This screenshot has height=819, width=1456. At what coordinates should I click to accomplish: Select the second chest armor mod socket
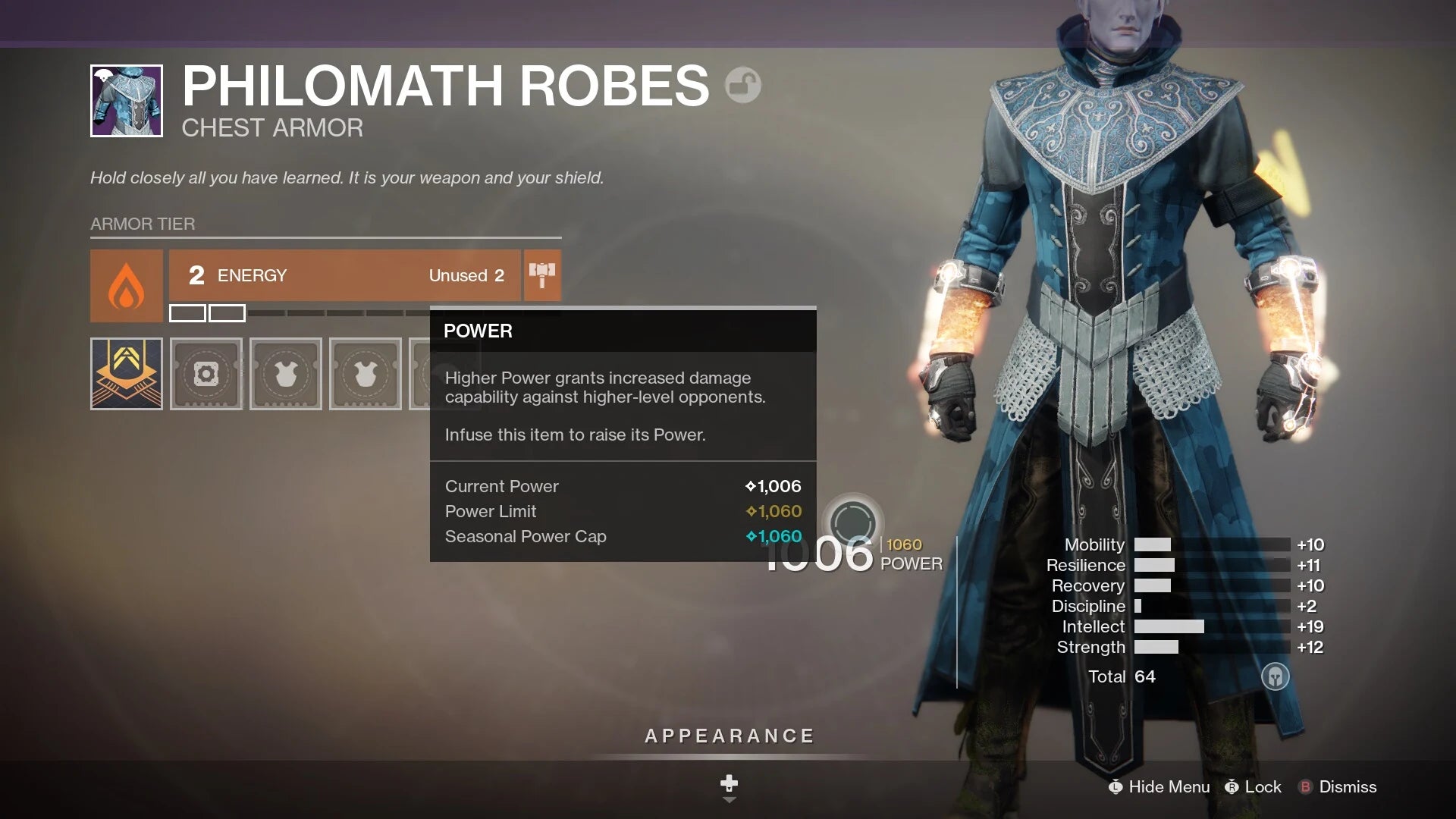point(285,373)
